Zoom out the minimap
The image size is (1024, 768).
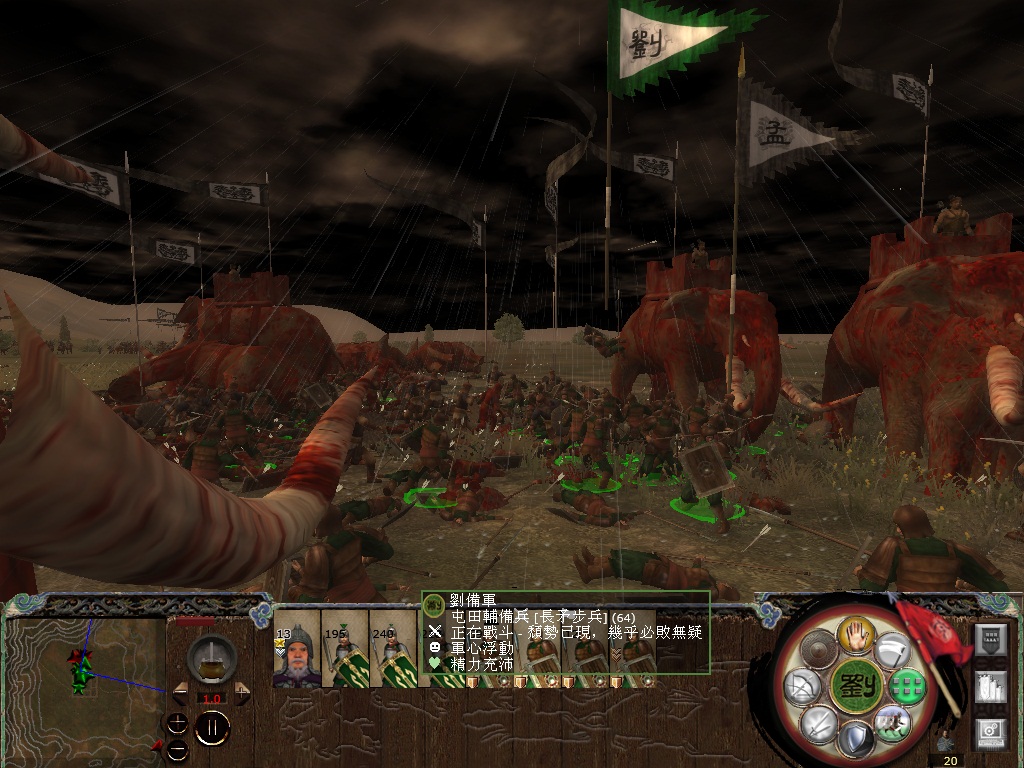(177, 748)
